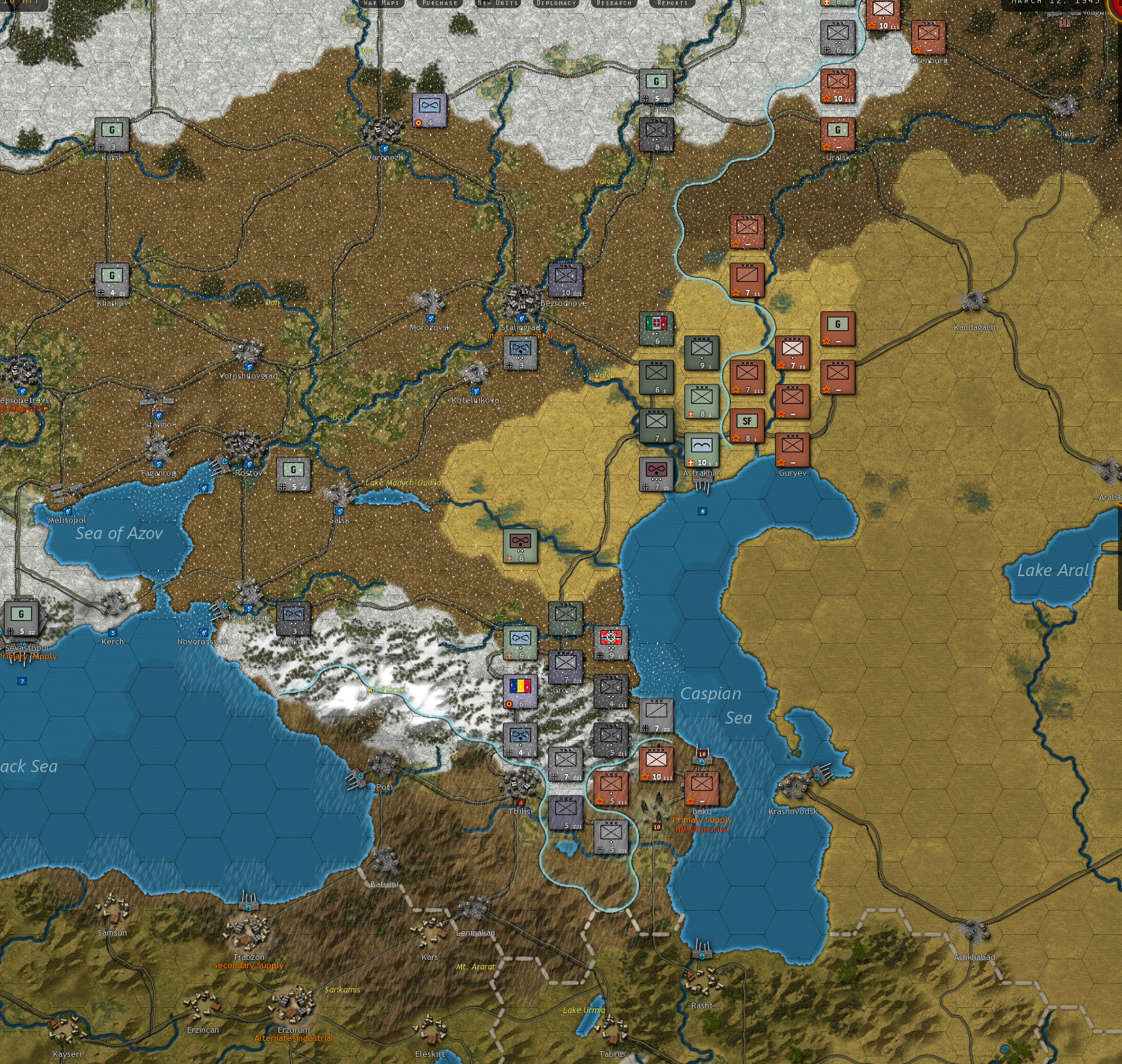Open the Diplomacy menu

tap(555, 3)
